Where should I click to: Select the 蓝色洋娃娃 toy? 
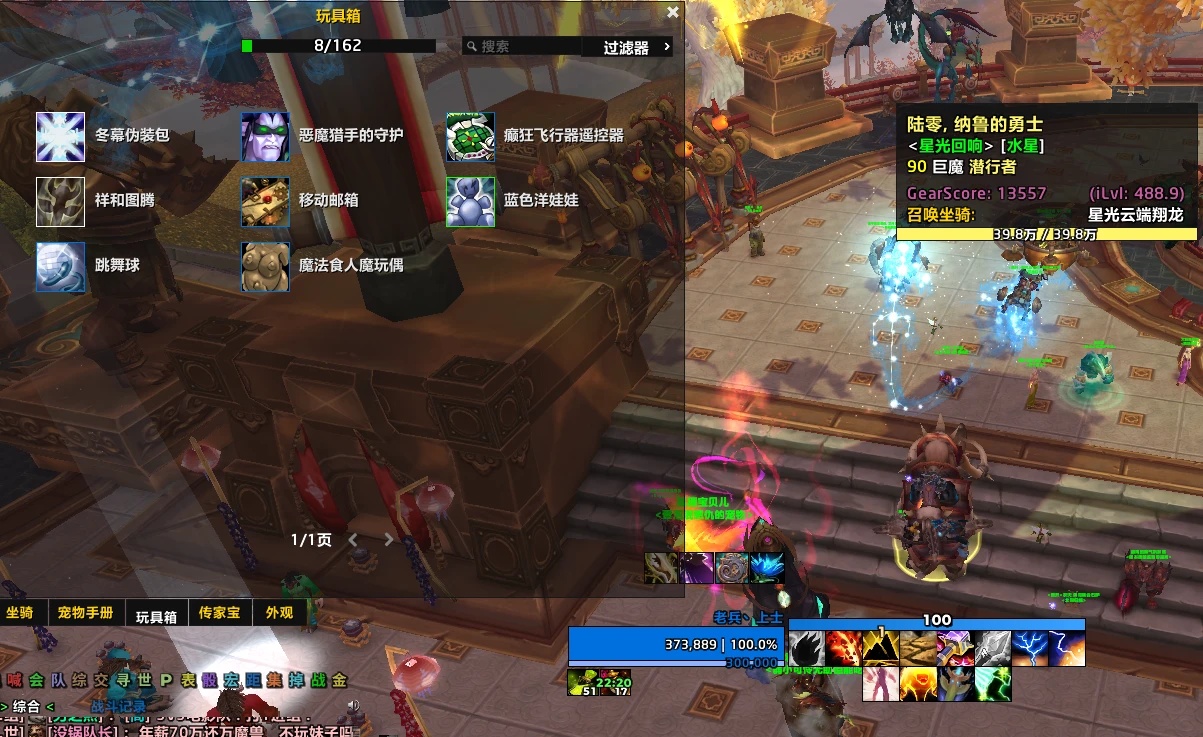(x=470, y=202)
